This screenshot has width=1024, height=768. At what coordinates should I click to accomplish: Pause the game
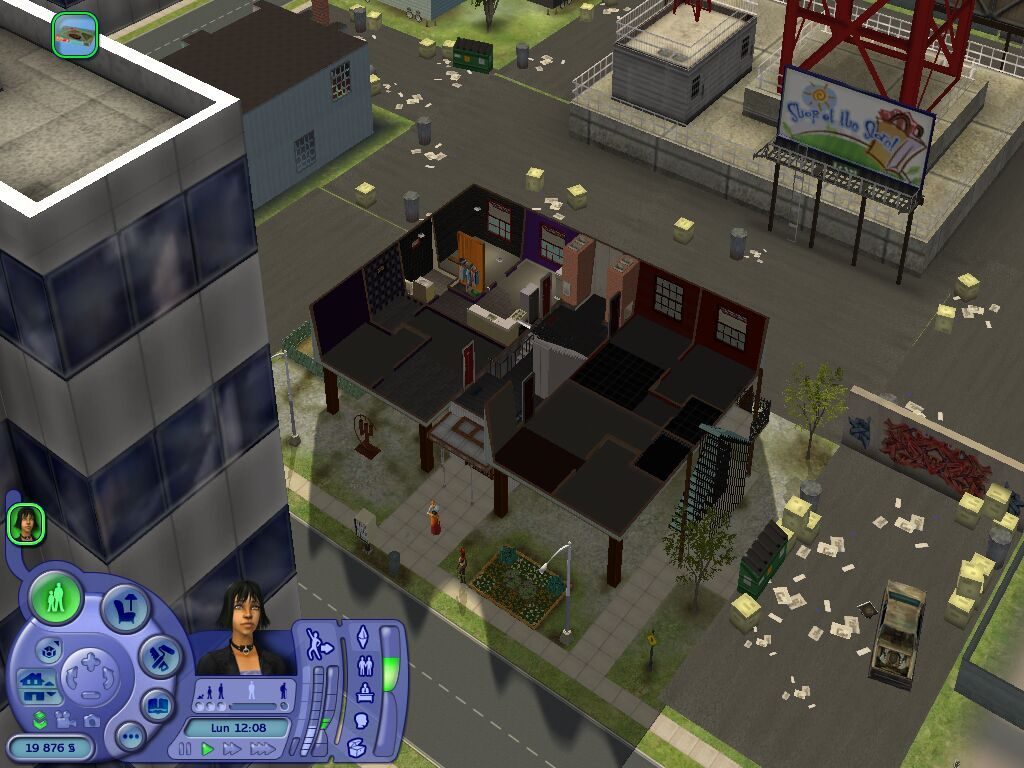pos(184,748)
